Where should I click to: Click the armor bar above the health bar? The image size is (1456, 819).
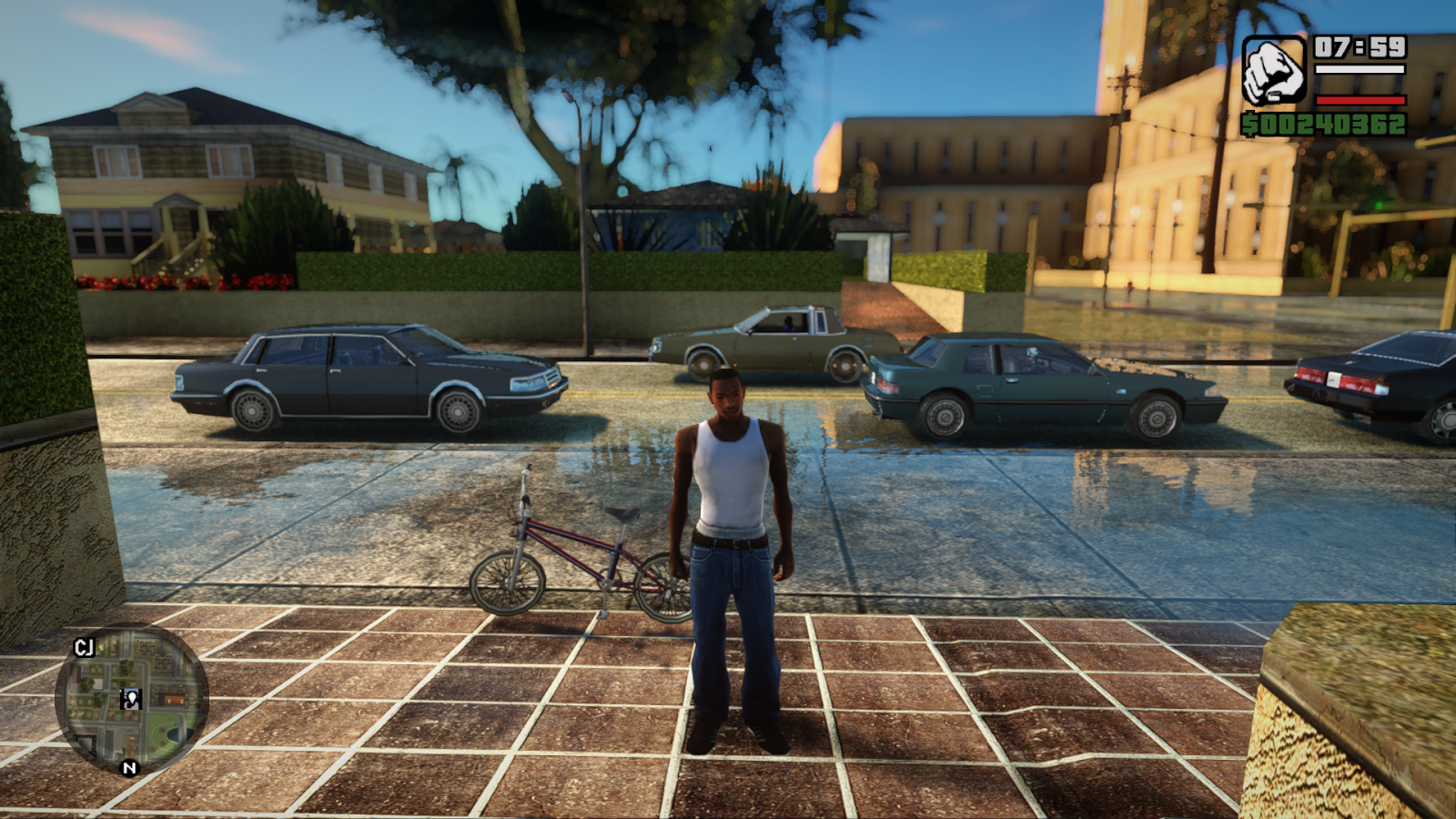click(1360, 69)
